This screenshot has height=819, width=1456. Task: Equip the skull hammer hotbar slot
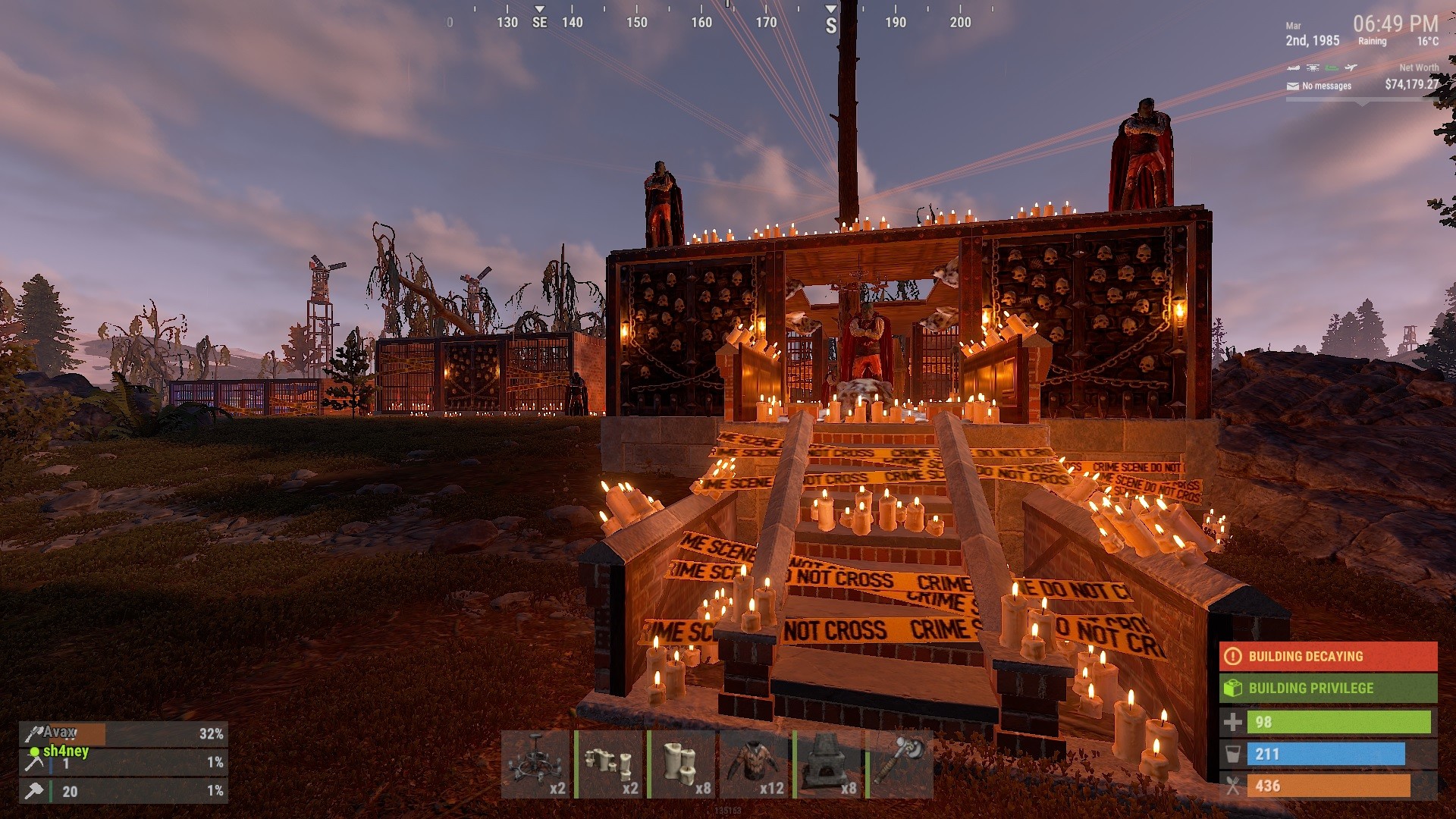[x=901, y=764]
